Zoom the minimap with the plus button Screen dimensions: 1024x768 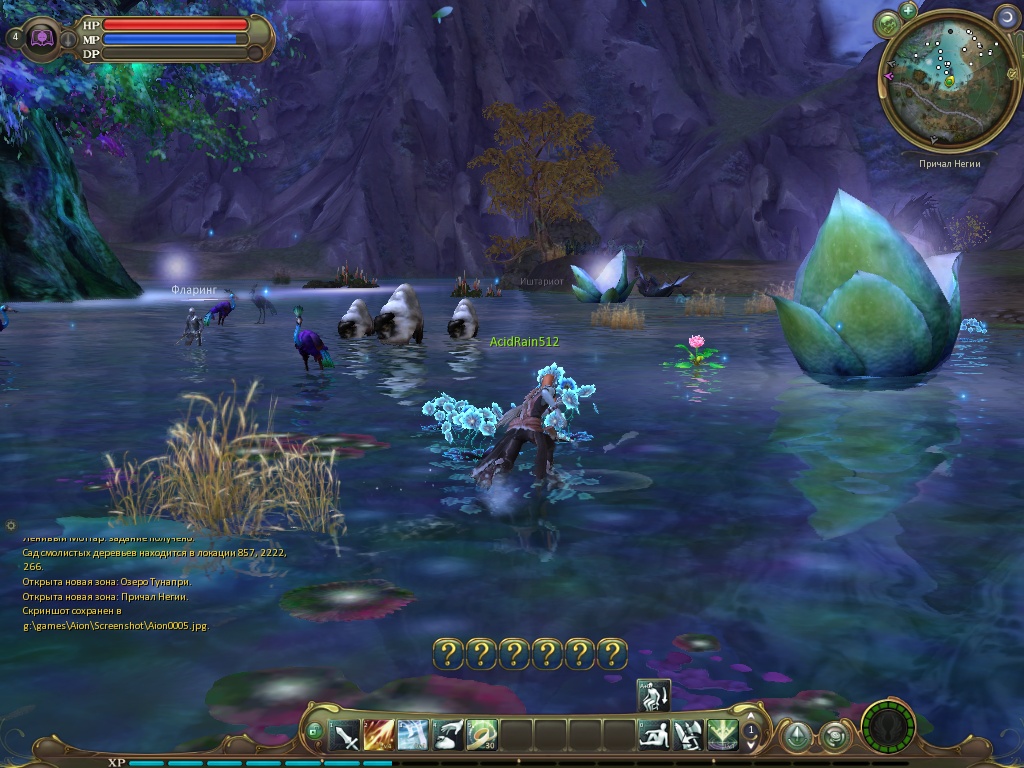908,10
